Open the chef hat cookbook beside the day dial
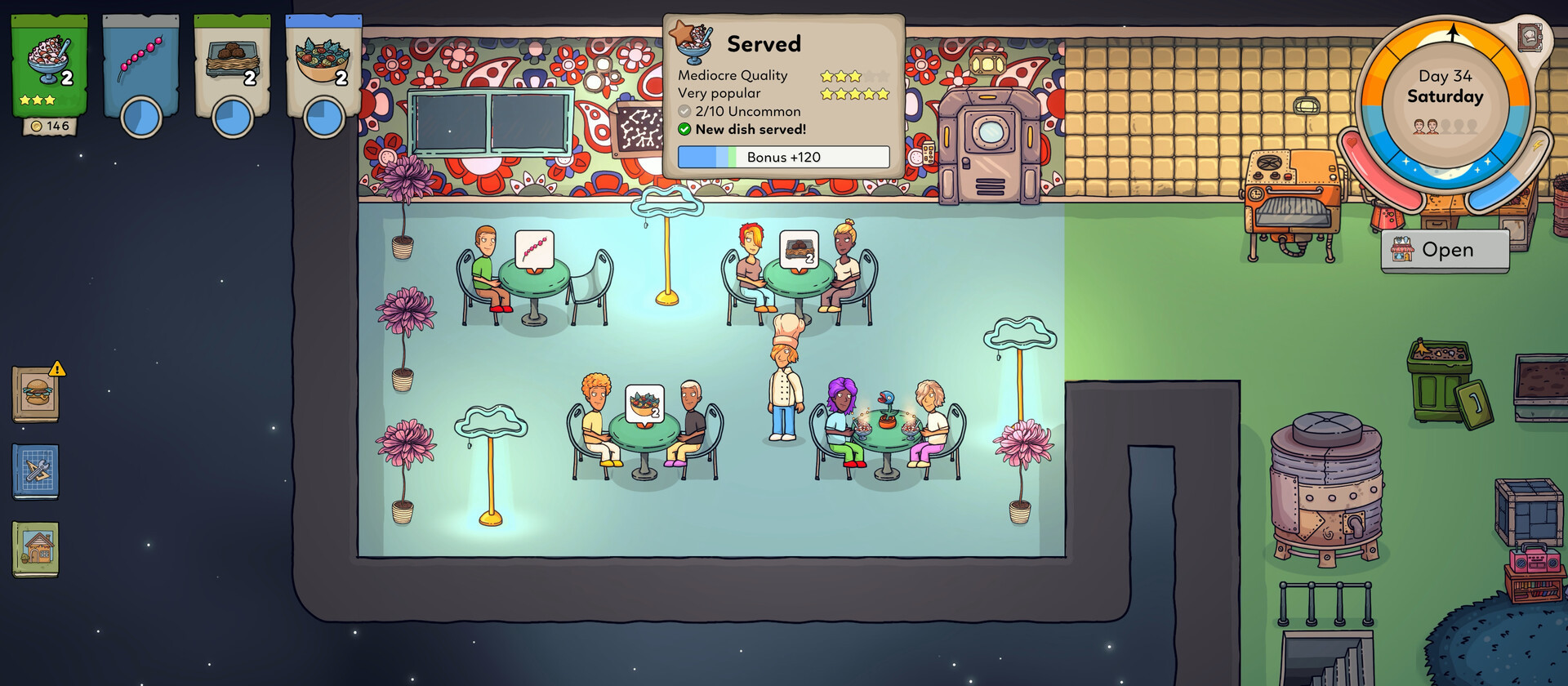Image resolution: width=1568 pixels, height=686 pixels. [1530, 38]
